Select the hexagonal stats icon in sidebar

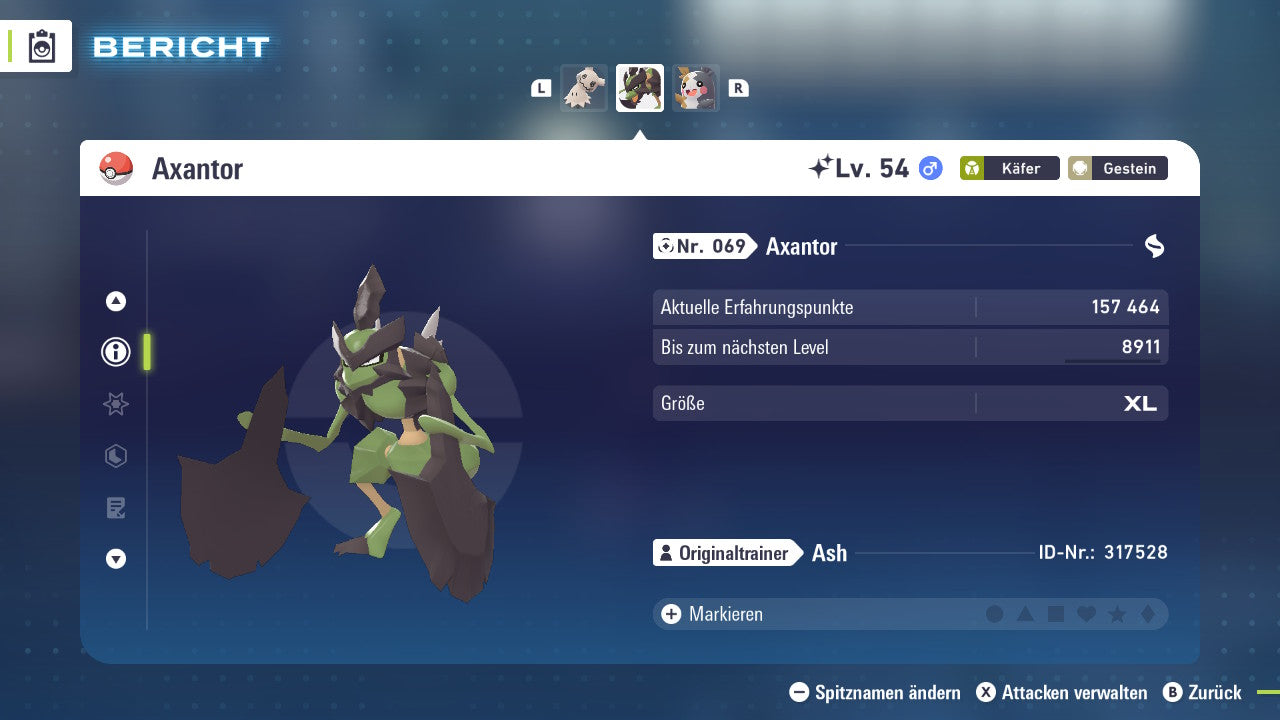[115, 456]
